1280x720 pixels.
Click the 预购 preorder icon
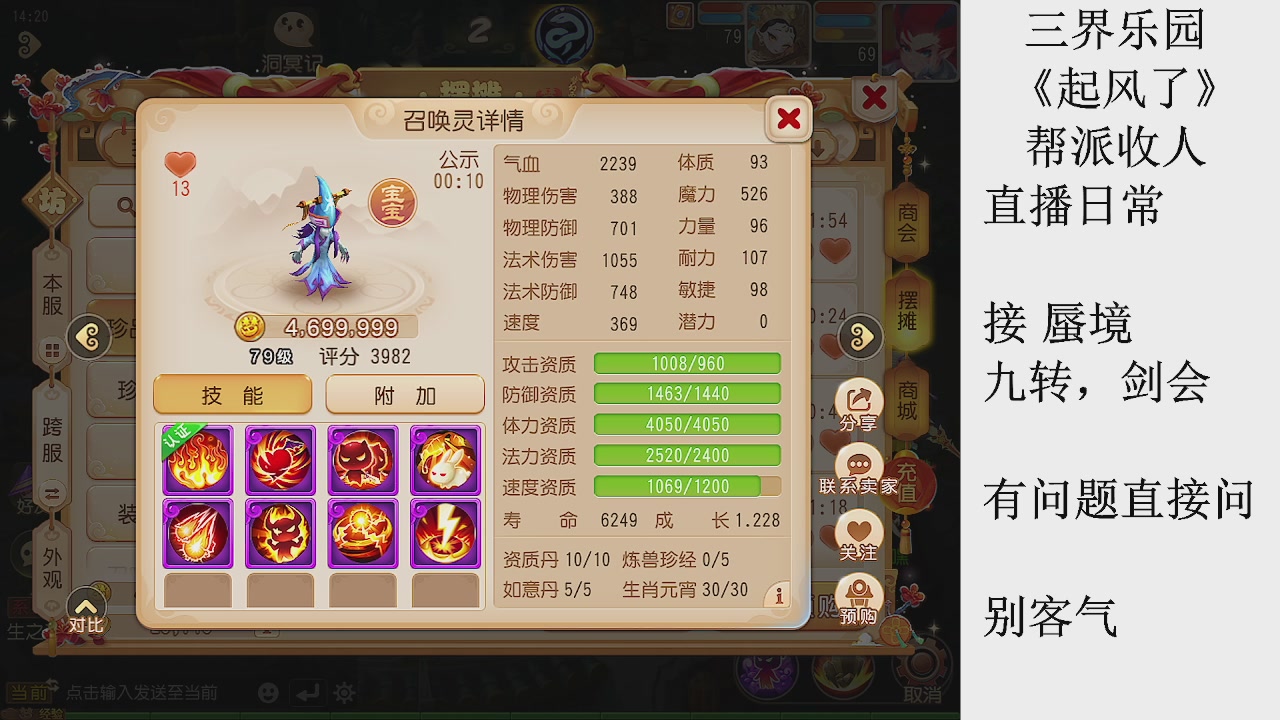click(x=858, y=593)
